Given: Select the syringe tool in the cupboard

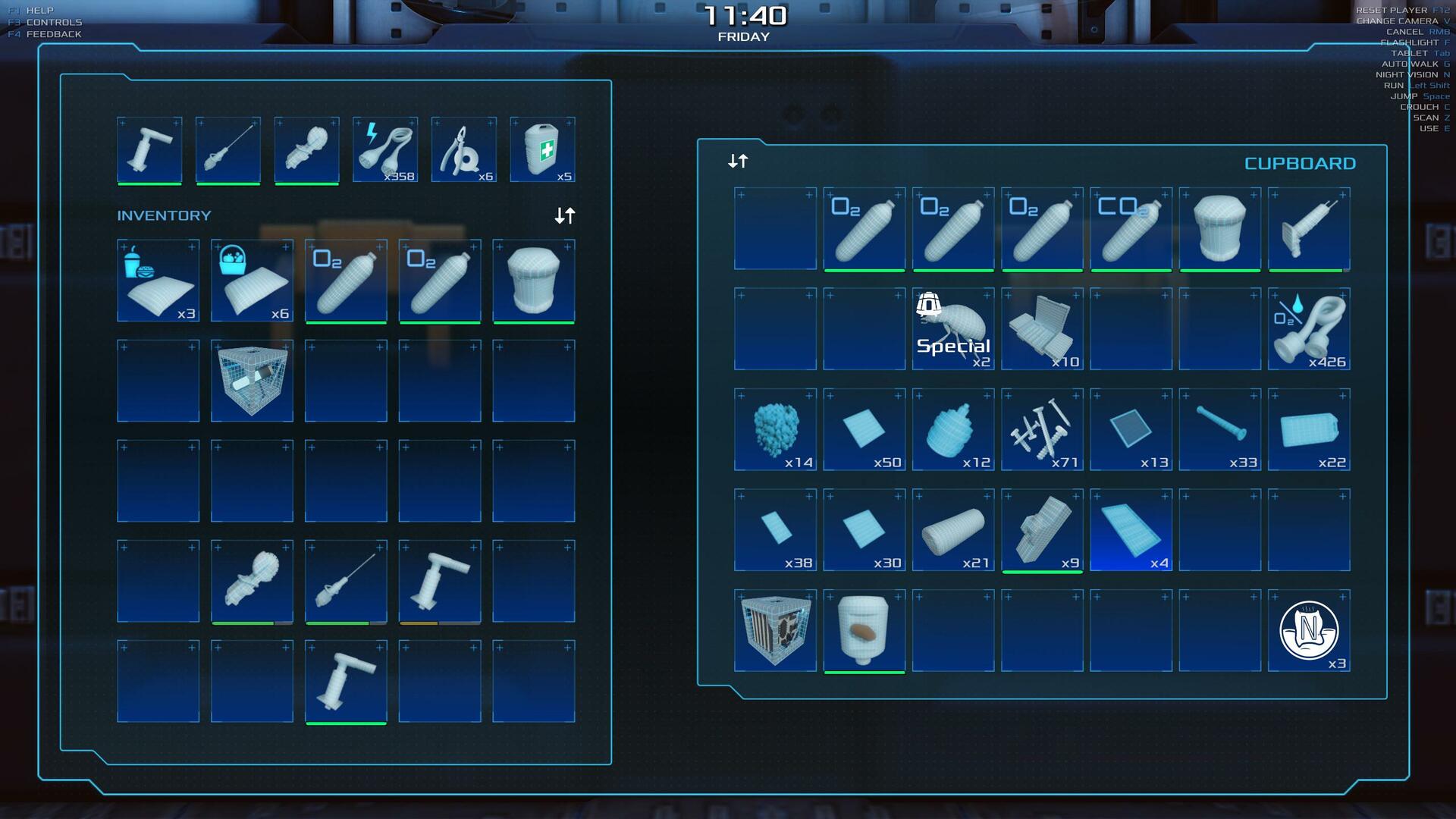Looking at the screenshot, I should tap(1309, 228).
